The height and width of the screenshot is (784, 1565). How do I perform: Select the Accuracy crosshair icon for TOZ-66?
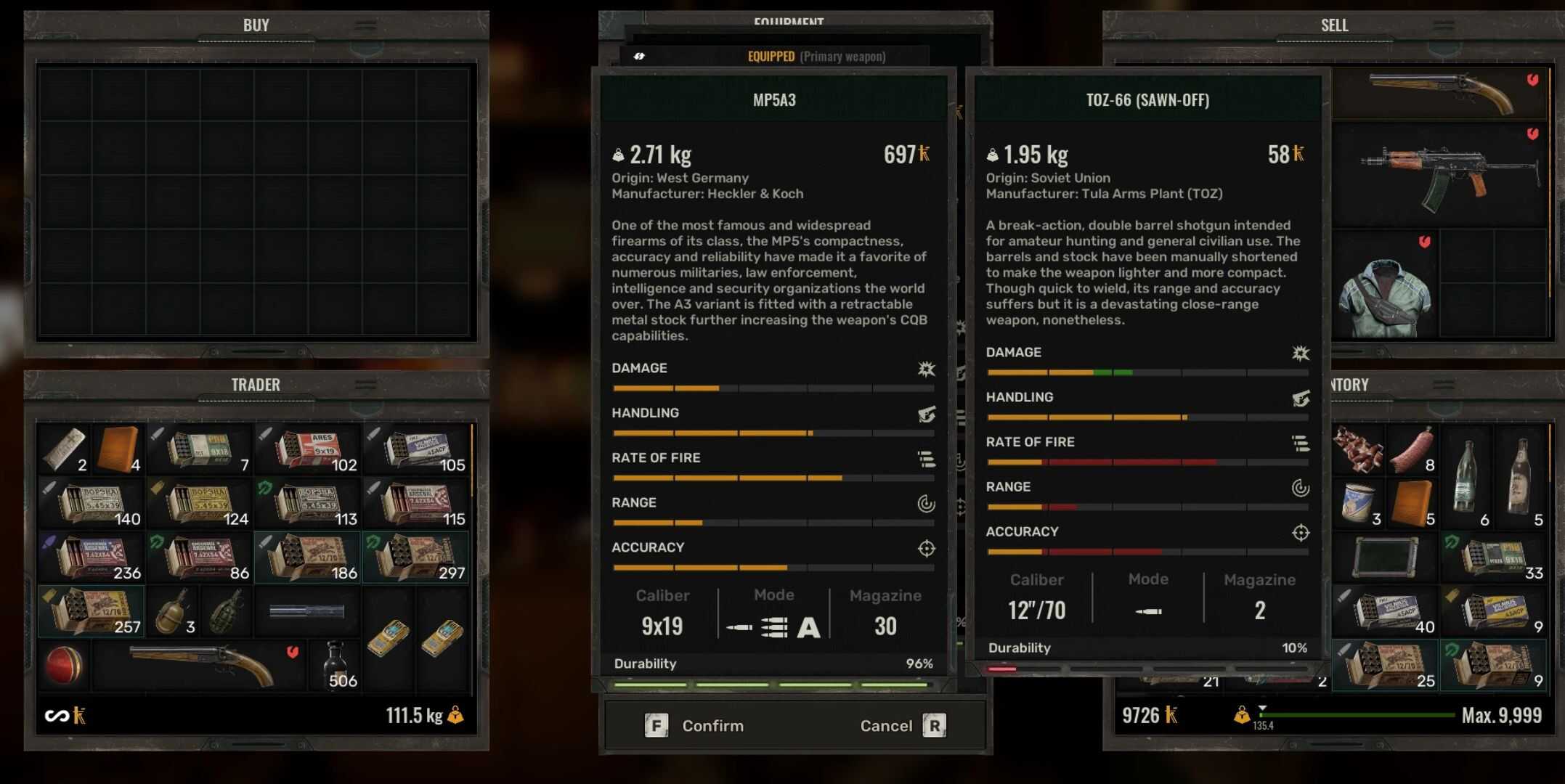point(1301,533)
